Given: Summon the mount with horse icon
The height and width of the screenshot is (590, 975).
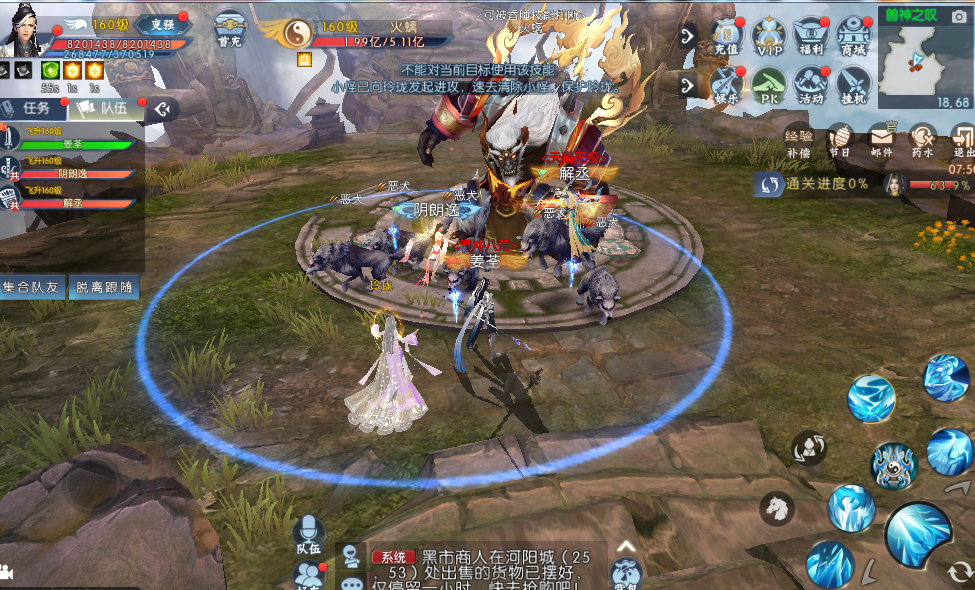Looking at the screenshot, I should (776, 508).
